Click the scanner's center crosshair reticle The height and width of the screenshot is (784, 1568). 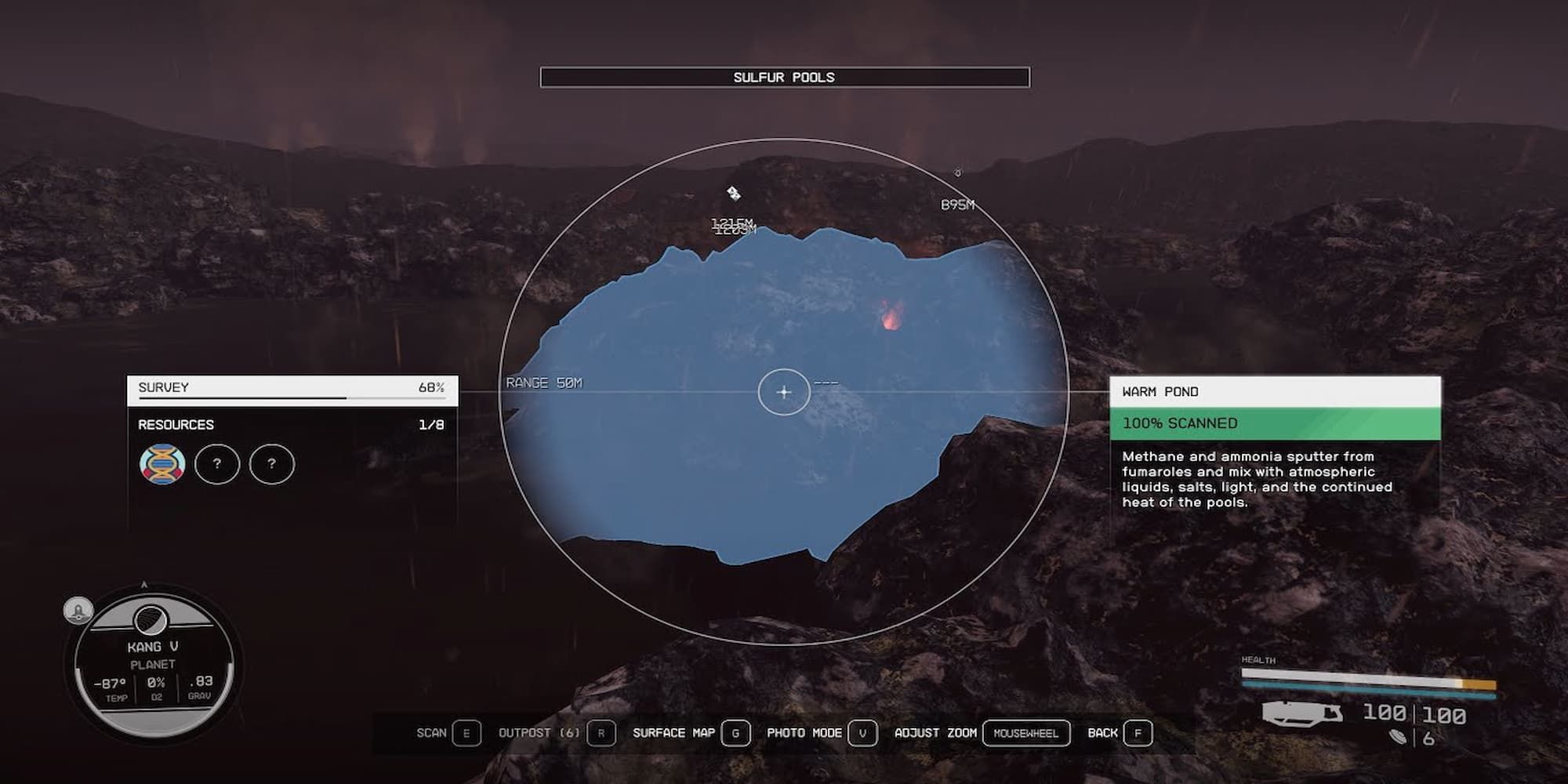coord(784,392)
